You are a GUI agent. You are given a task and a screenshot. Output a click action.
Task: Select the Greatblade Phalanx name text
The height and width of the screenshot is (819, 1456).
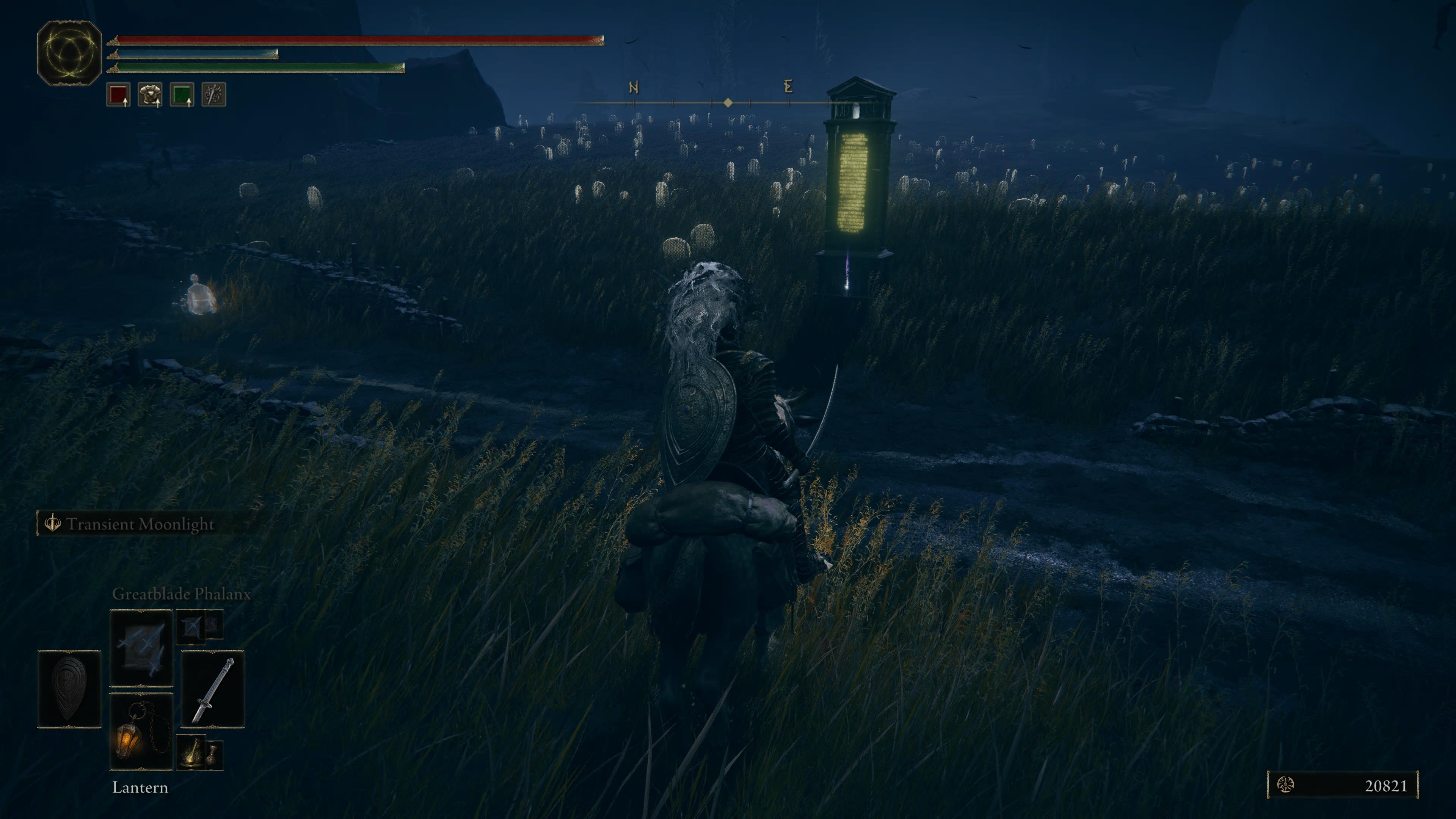[x=182, y=594]
